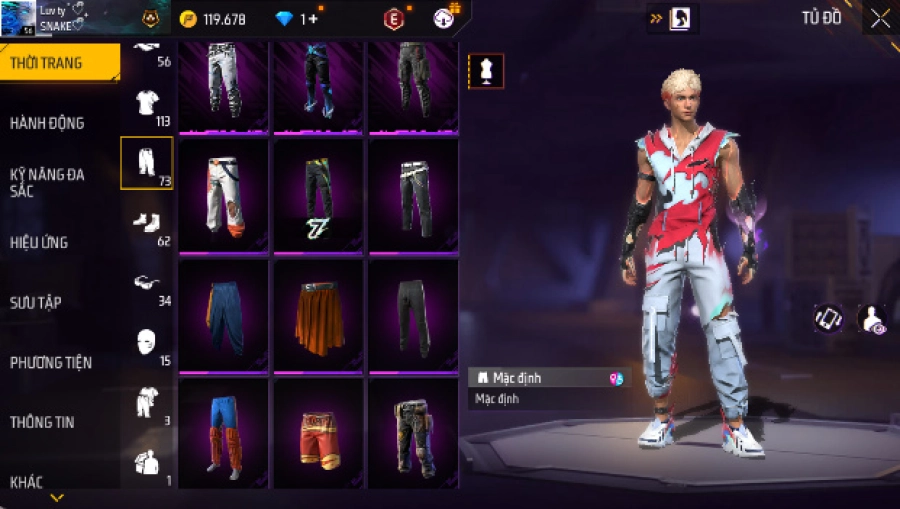Switch to the shoes category icon
The width and height of the screenshot is (900, 509).
coord(146,223)
